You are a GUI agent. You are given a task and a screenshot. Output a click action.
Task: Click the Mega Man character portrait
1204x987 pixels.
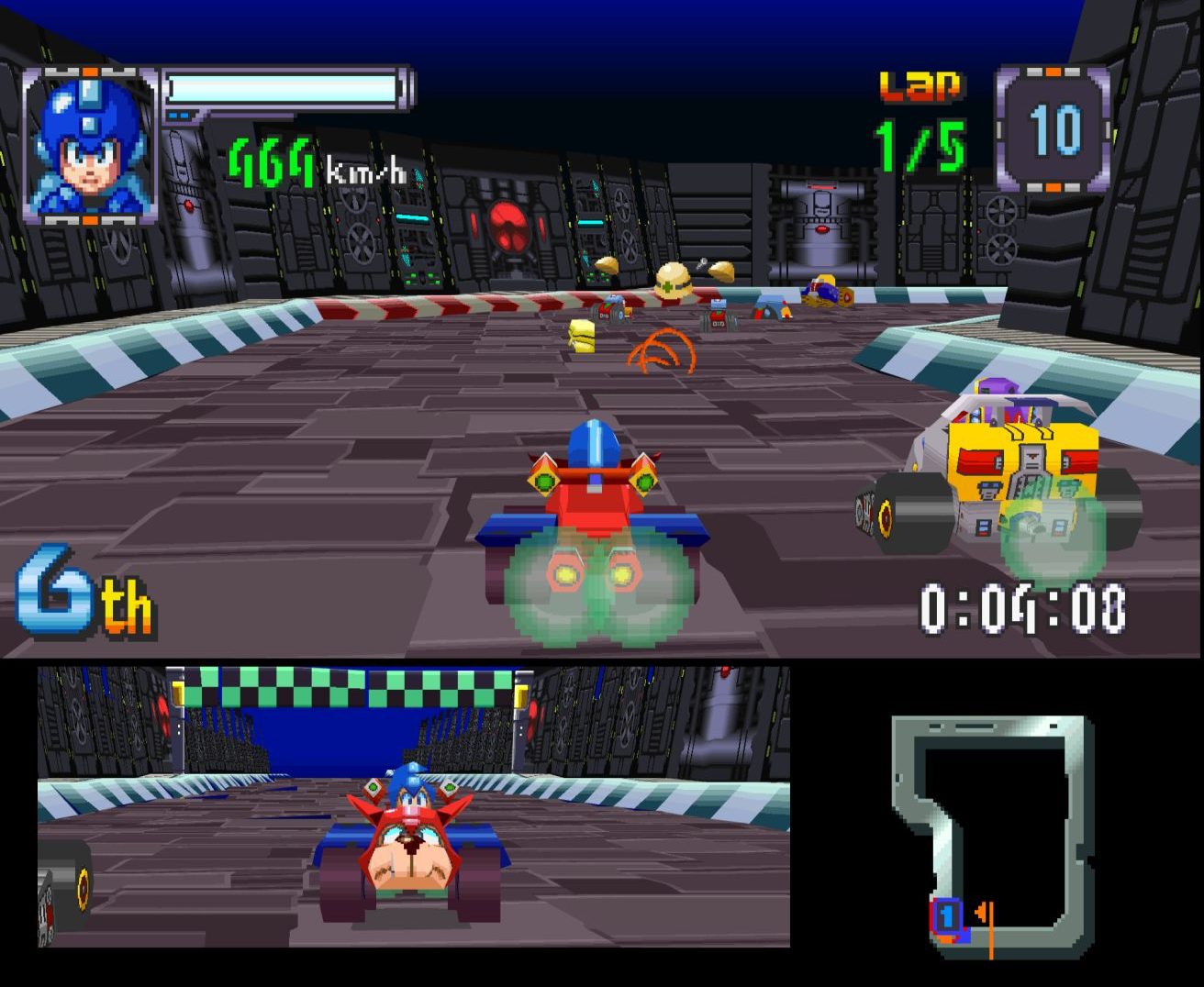(x=89, y=145)
